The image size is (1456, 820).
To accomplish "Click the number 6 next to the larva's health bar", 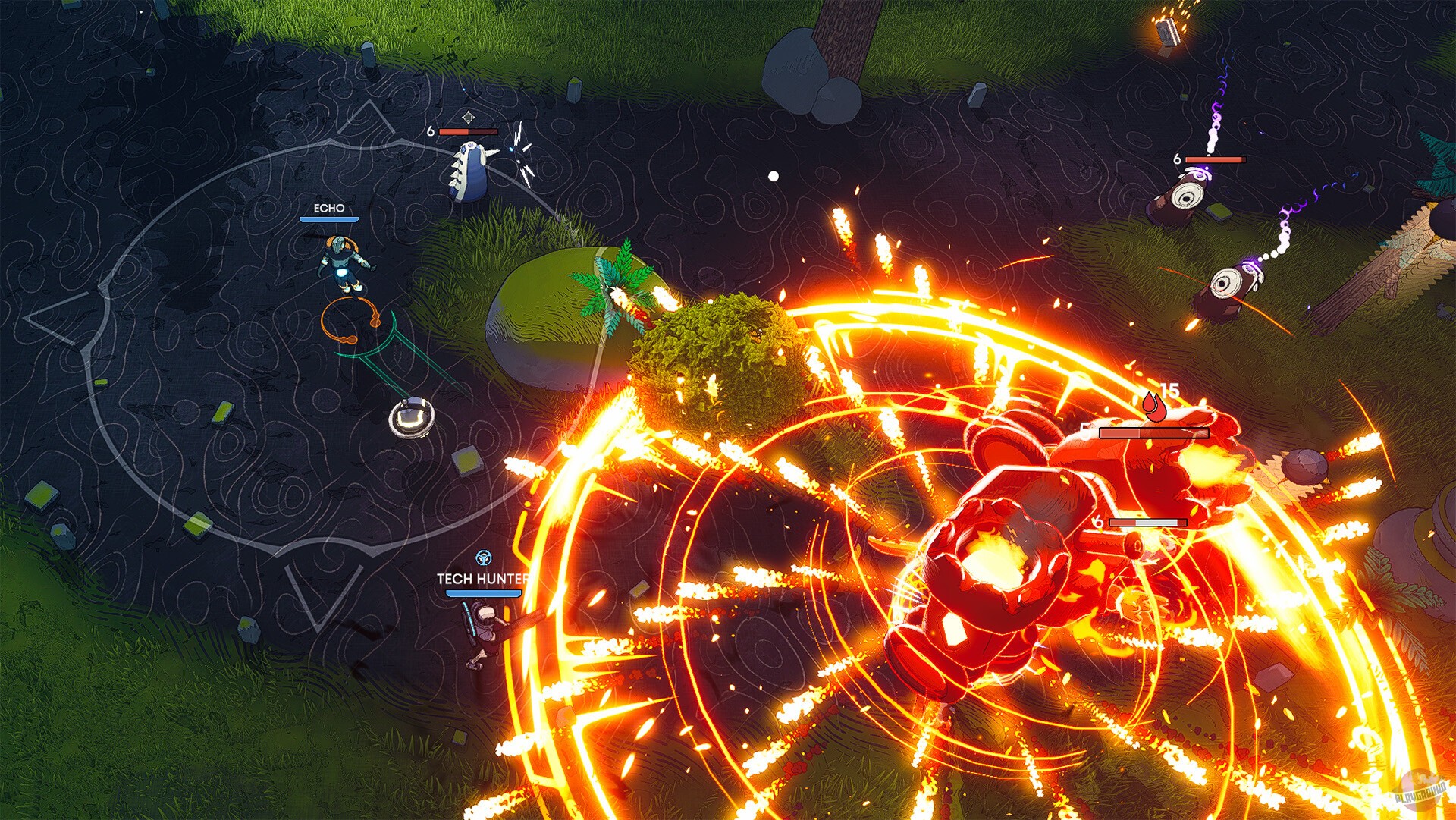I will point(429,130).
